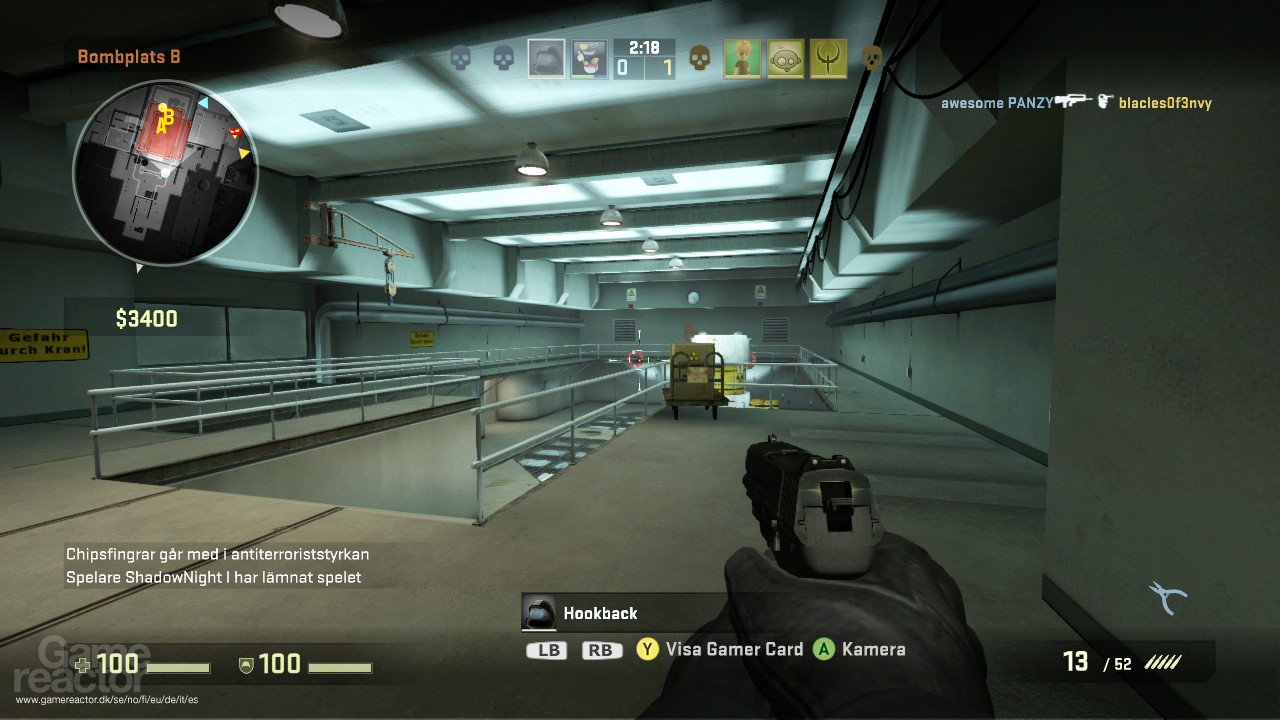Click a gray skull dead-player icon
The height and width of the screenshot is (720, 1280).
(461, 58)
